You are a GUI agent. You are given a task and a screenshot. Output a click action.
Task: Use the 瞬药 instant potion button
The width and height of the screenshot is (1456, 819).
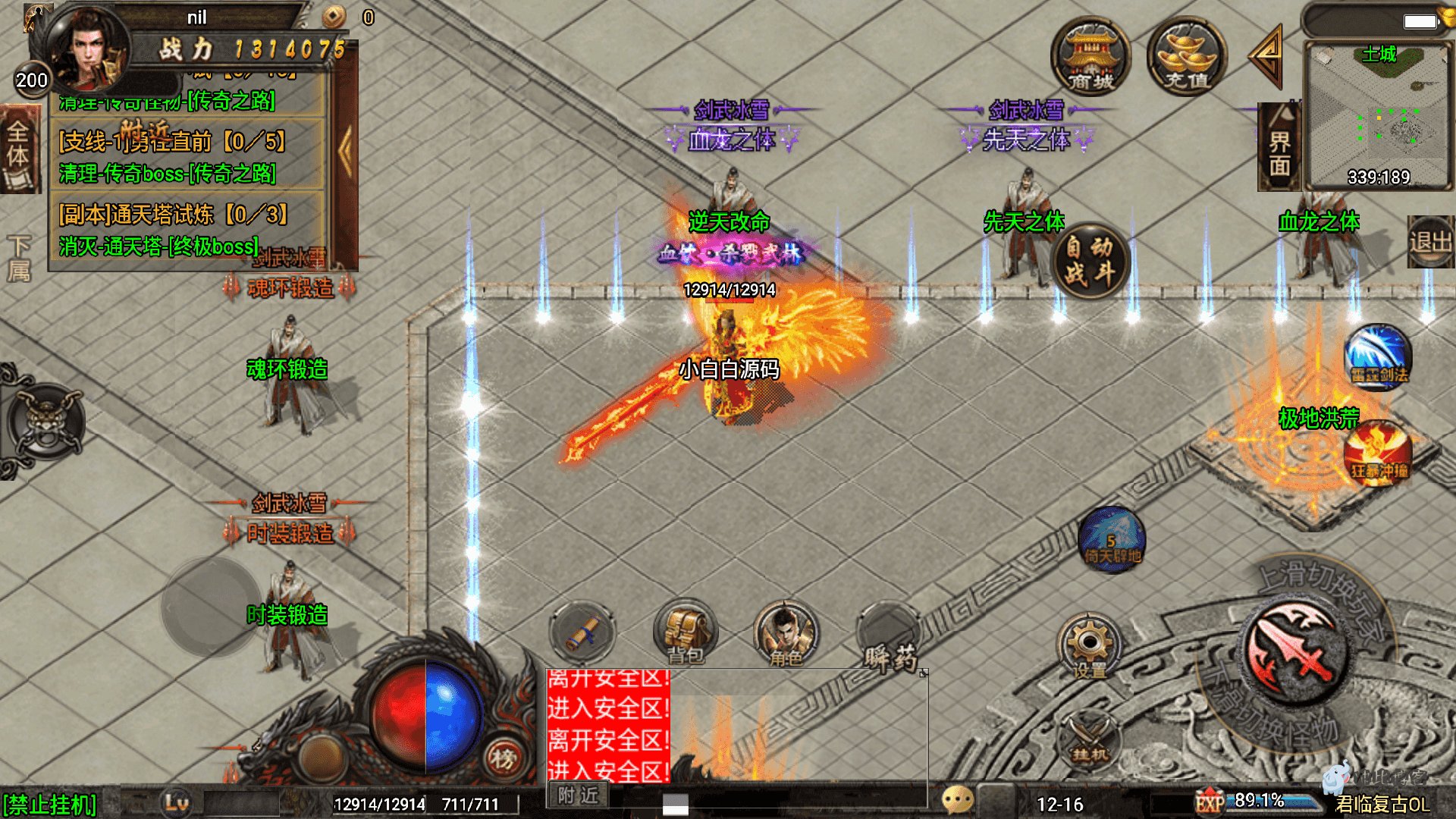(889, 637)
